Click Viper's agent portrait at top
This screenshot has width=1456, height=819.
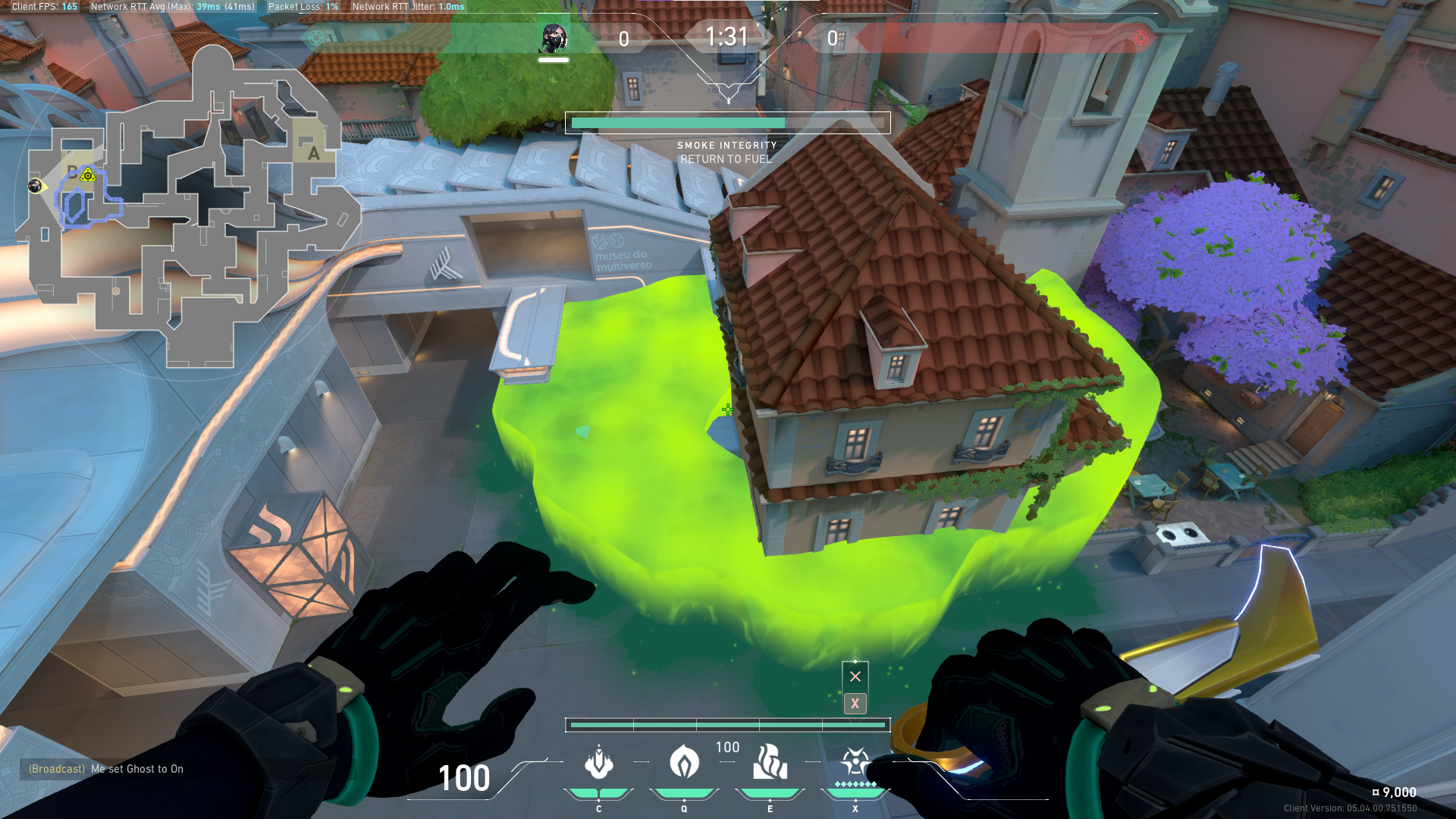(553, 38)
